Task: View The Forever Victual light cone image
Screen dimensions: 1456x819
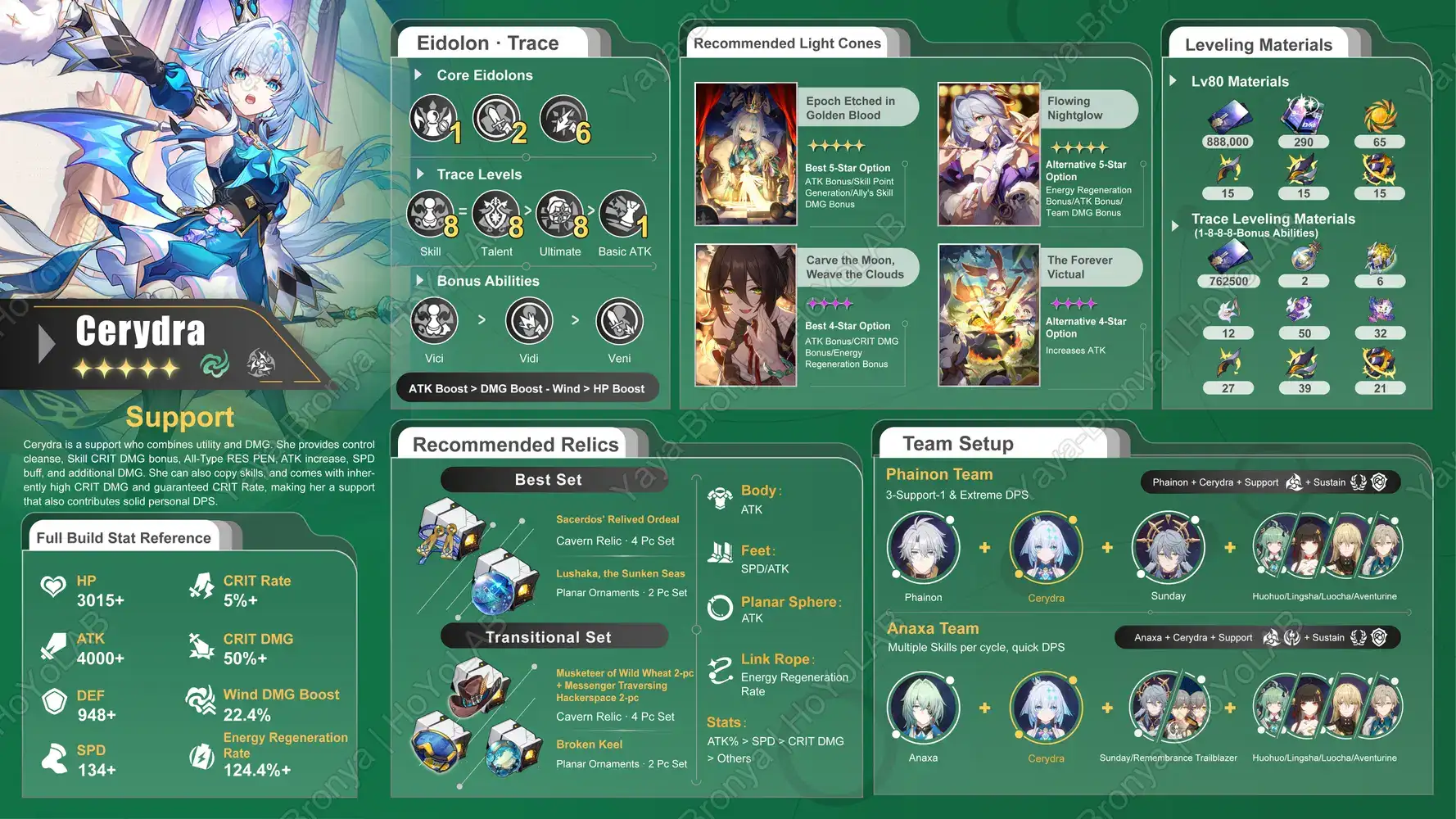Action: tap(988, 314)
